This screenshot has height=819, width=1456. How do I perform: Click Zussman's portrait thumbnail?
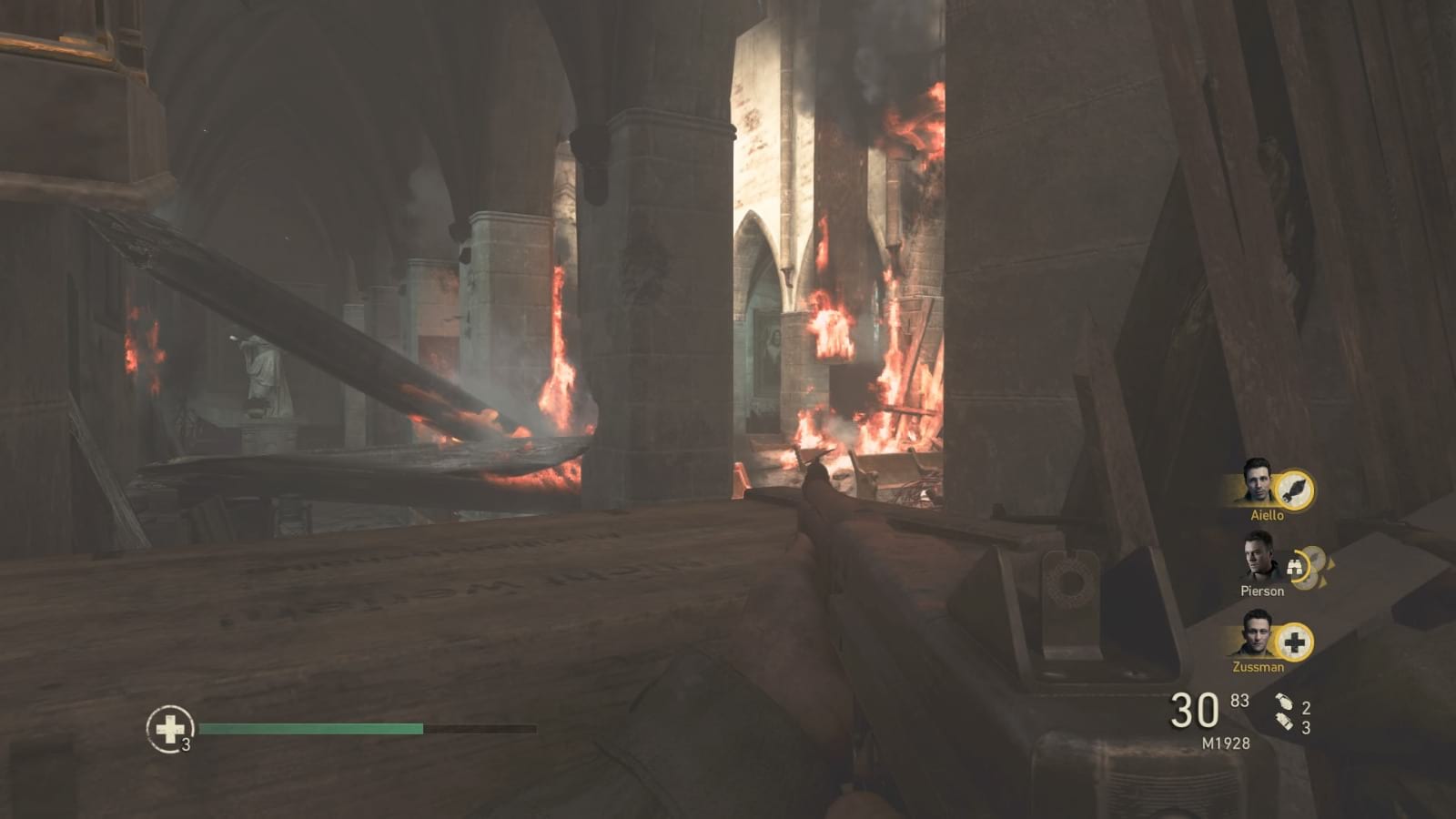[1259, 636]
